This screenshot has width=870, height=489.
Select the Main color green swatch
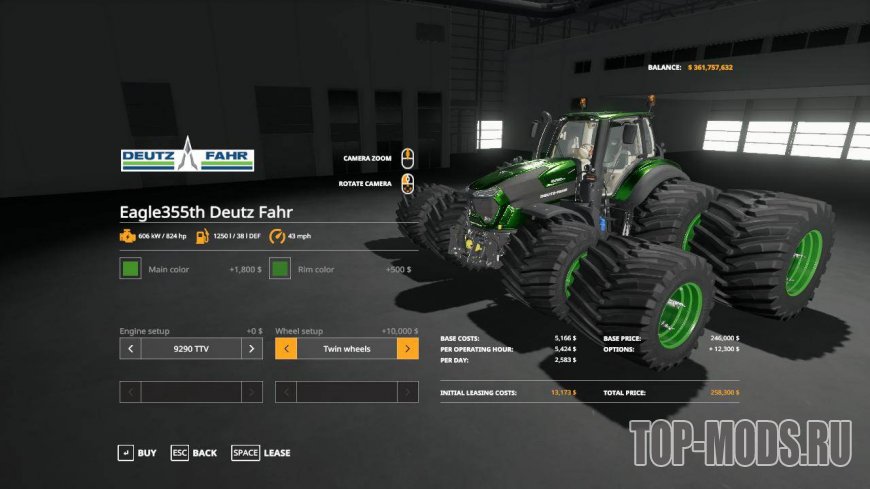point(130,269)
